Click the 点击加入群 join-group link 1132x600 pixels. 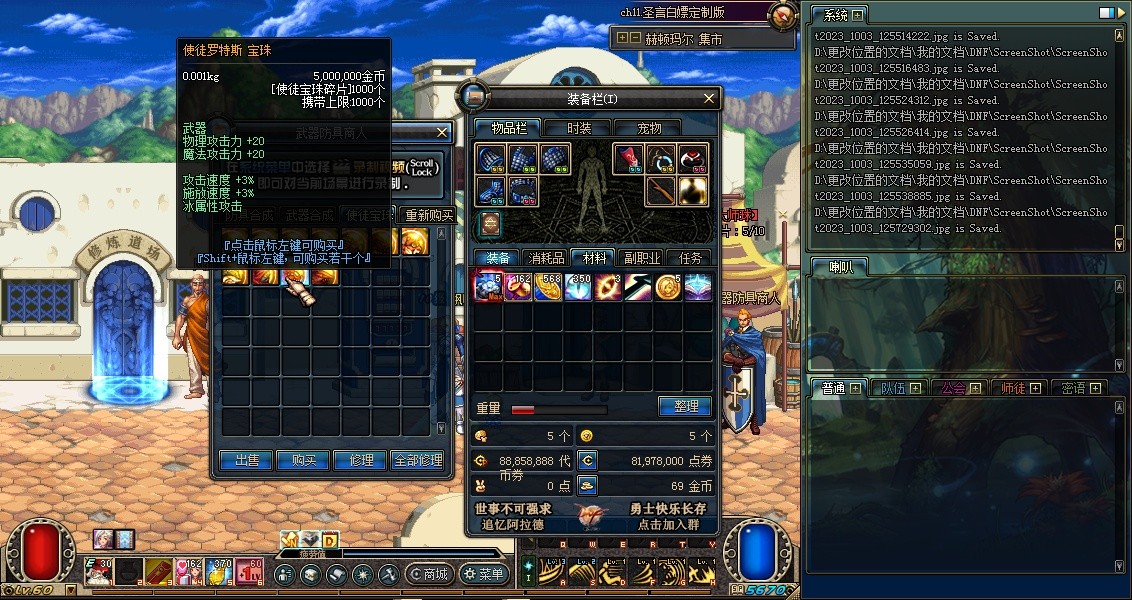pyautogui.click(x=670, y=524)
